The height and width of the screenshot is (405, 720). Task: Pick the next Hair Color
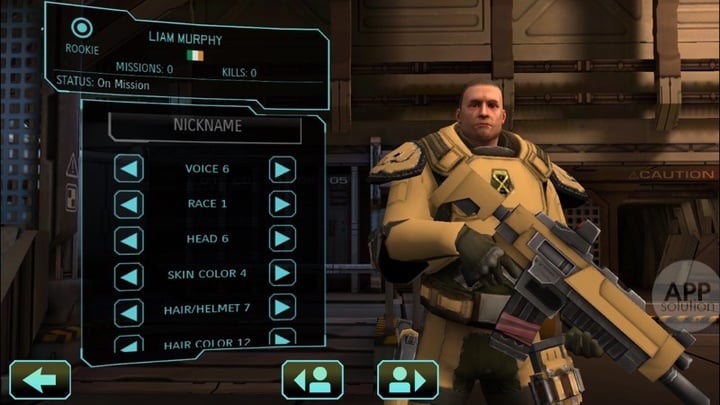coord(283,340)
